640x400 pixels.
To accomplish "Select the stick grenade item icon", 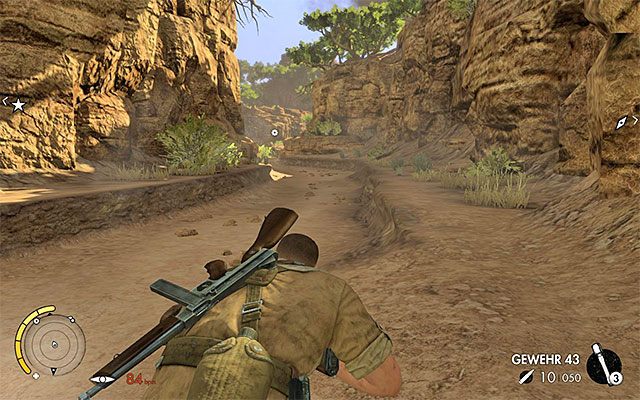I will (x=604, y=364).
